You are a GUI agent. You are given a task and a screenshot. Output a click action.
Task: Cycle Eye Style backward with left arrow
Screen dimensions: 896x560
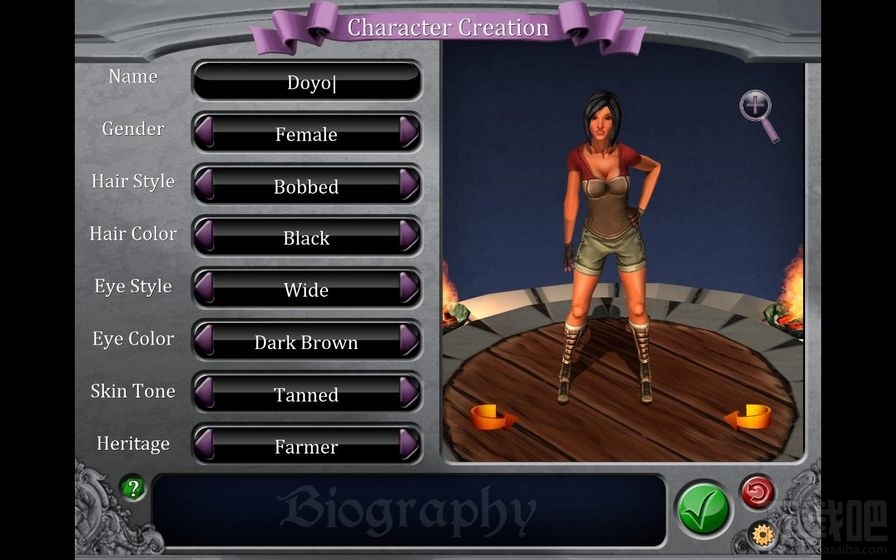click(204, 288)
